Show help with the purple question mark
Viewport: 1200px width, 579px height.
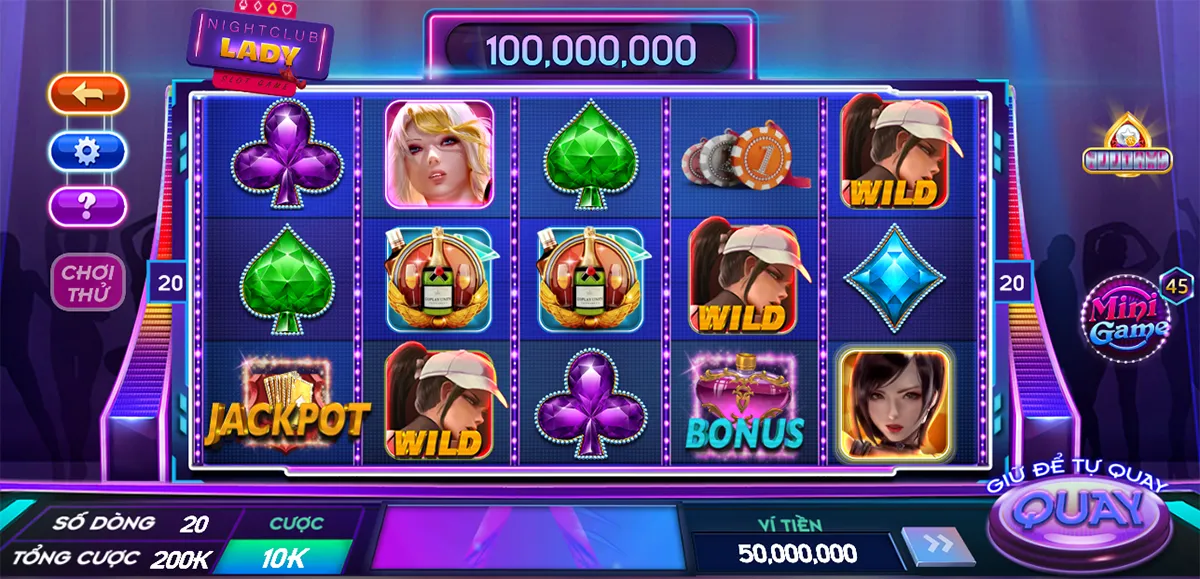(x=88, y=206)
